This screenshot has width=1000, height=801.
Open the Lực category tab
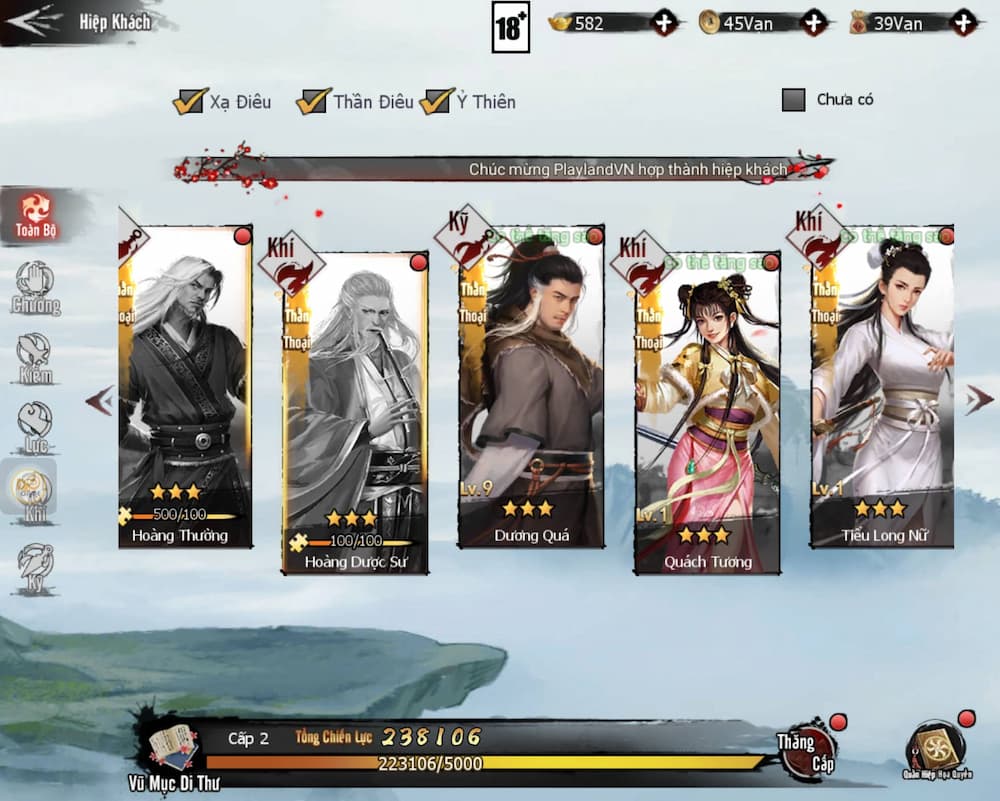click(x=35, y=428)
